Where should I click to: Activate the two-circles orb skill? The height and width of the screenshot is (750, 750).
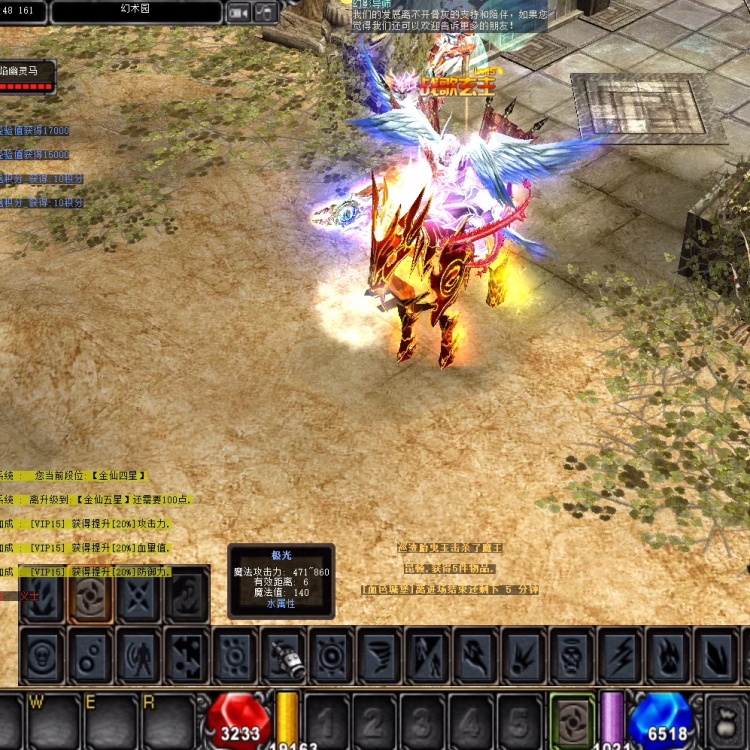coord(90,655)
